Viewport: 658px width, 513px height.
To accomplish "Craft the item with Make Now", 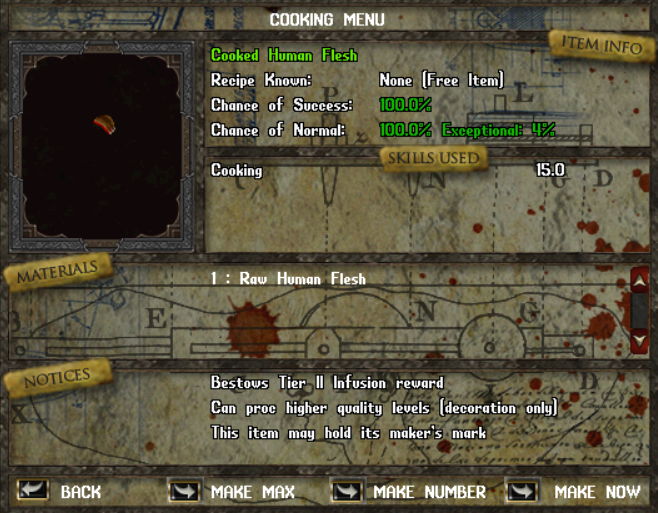I will 523,491.
